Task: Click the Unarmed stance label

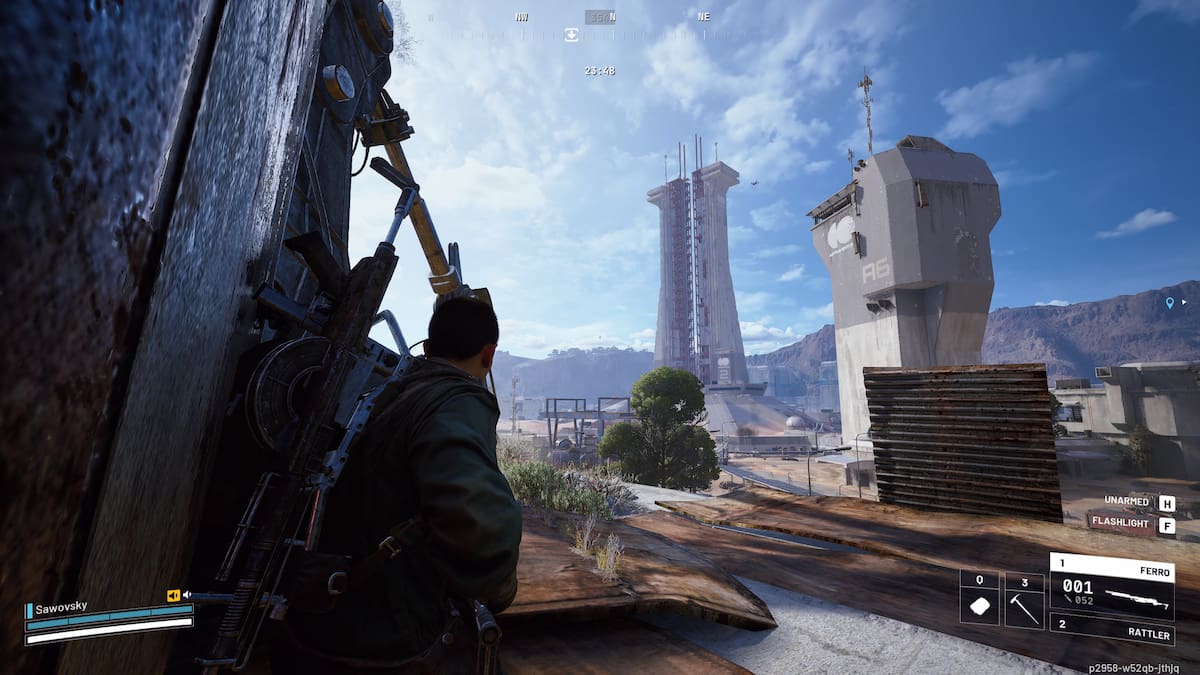Action: (1127, 502)
